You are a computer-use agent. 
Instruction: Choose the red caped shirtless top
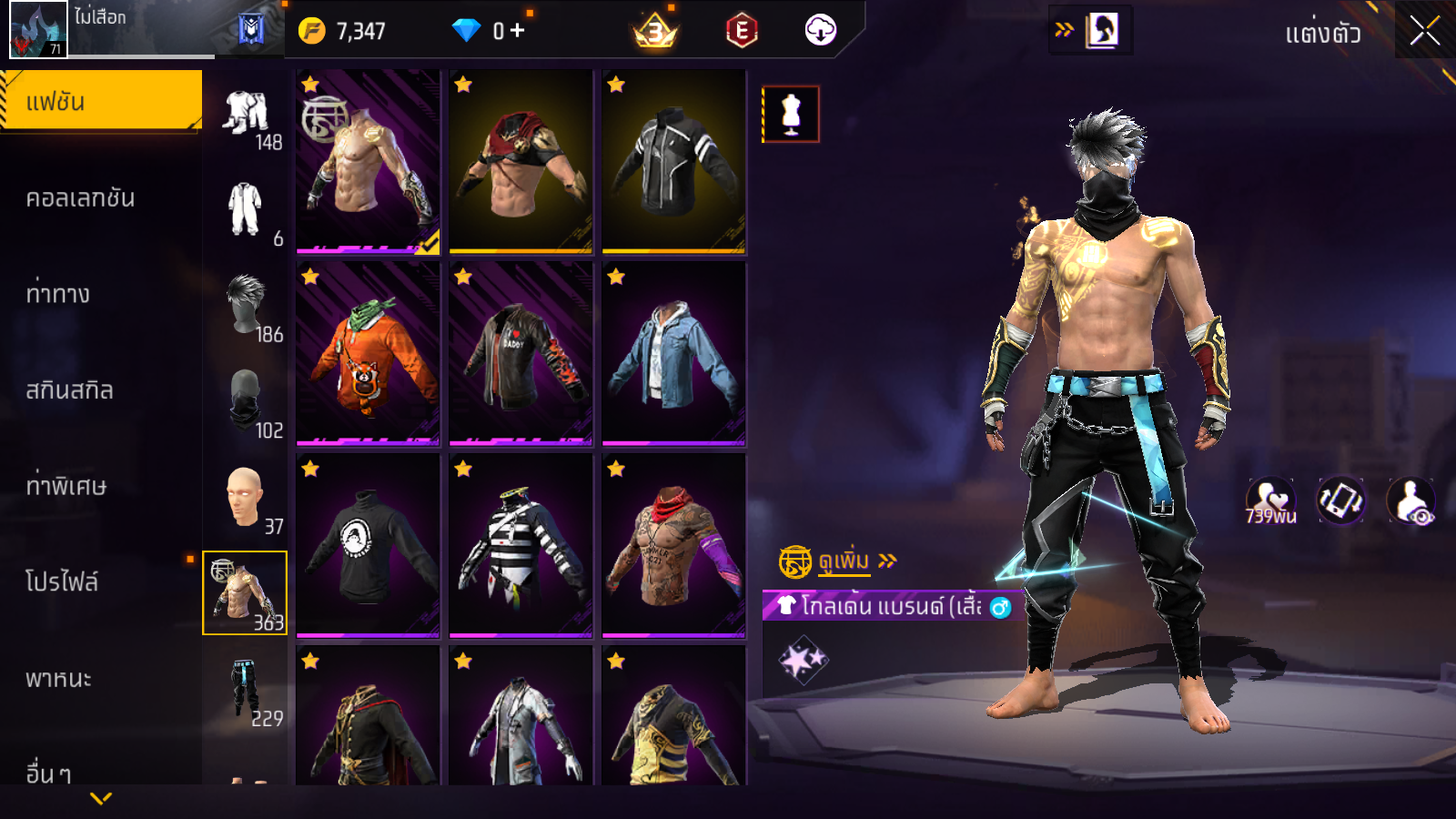click(x=521, y=161)
